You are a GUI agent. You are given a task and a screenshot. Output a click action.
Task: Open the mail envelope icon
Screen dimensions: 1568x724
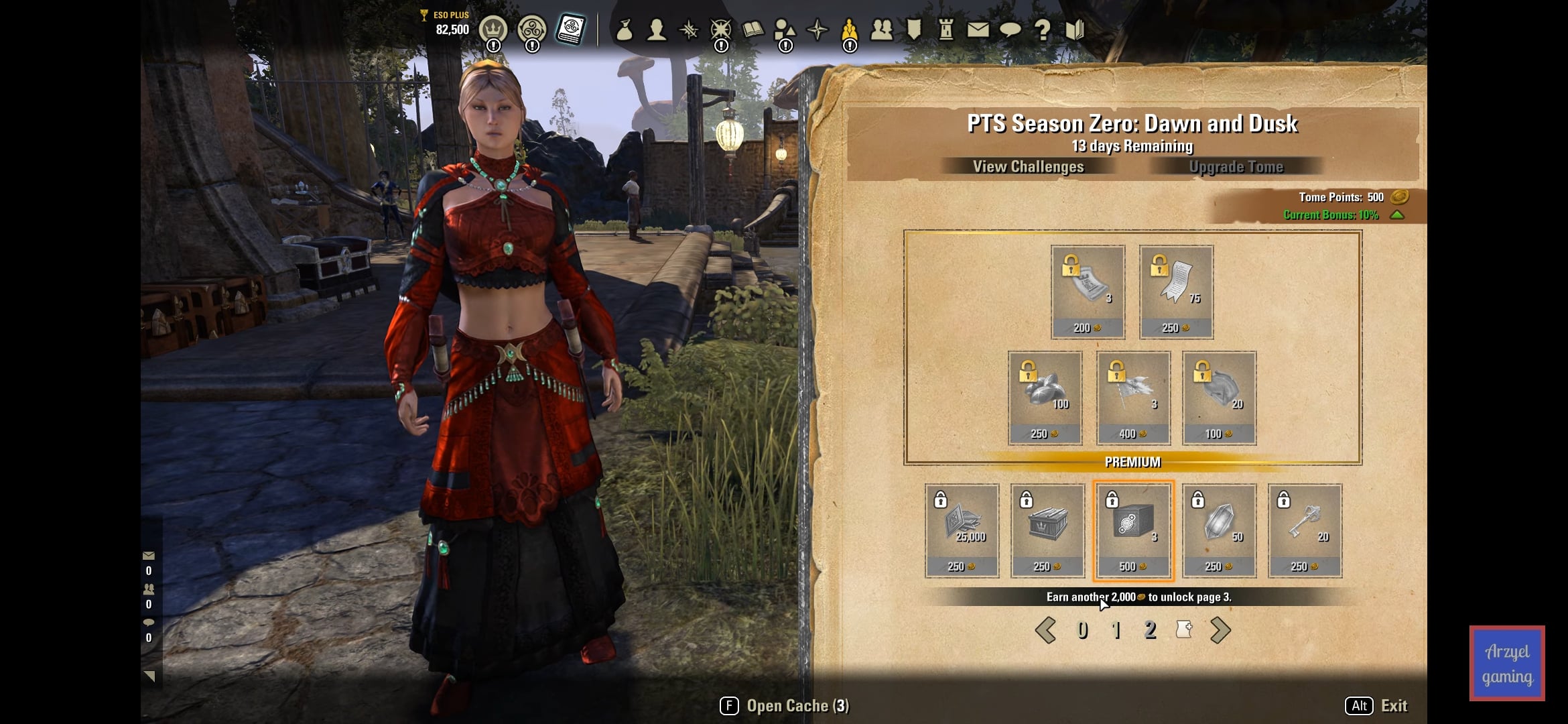click(x=978, y=29)
